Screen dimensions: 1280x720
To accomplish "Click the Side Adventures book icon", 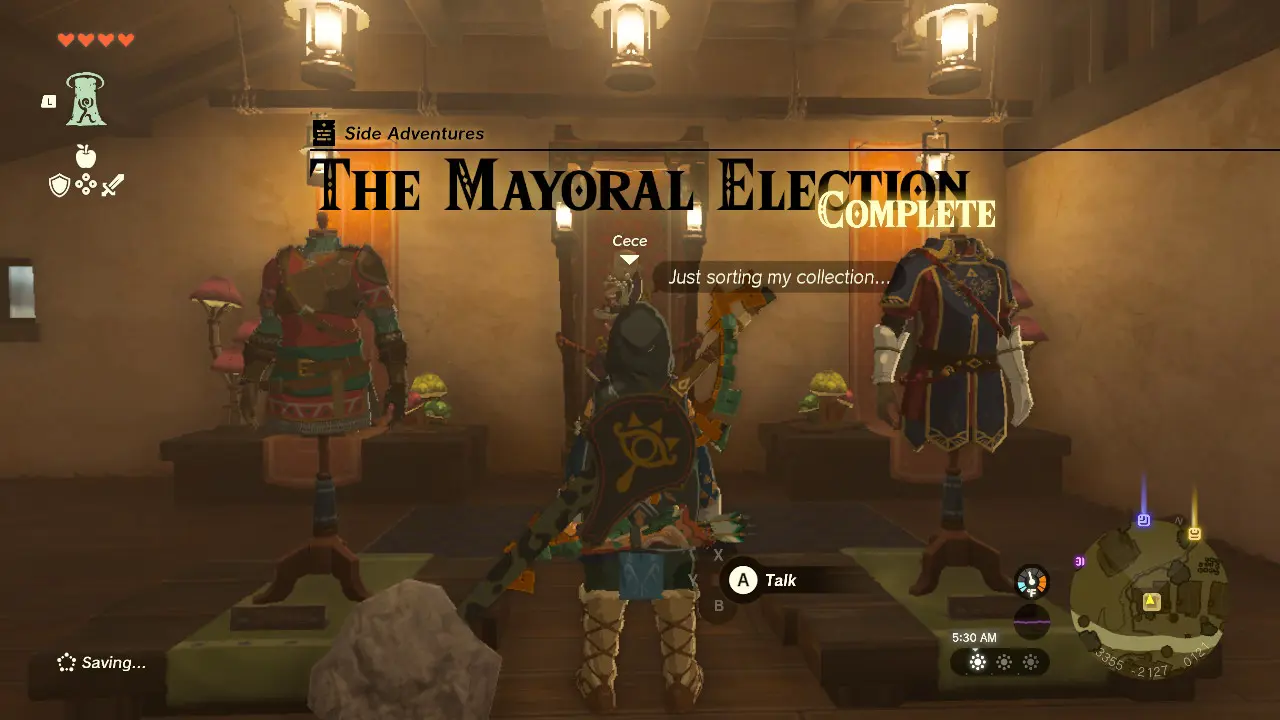I will [x=323, y=133].
